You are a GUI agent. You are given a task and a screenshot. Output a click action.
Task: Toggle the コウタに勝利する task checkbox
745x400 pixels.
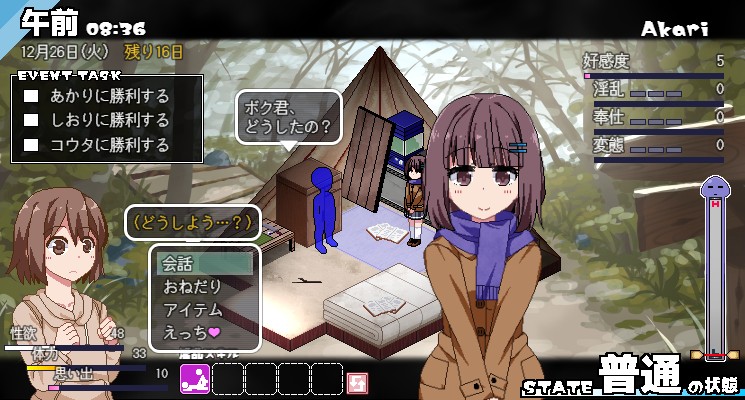coord(31,145)
